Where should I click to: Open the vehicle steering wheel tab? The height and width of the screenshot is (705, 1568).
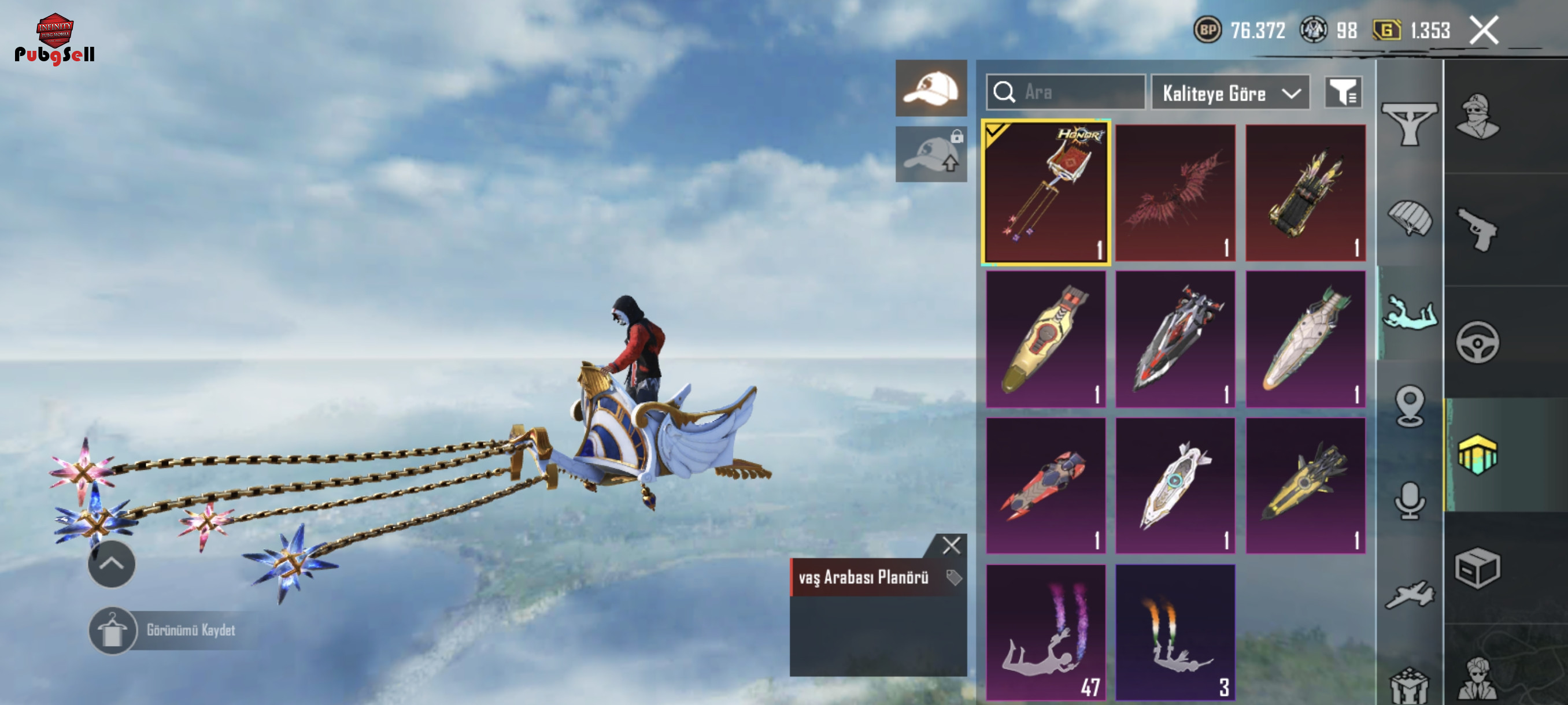pyautogui.click(x=1477, y=342)
